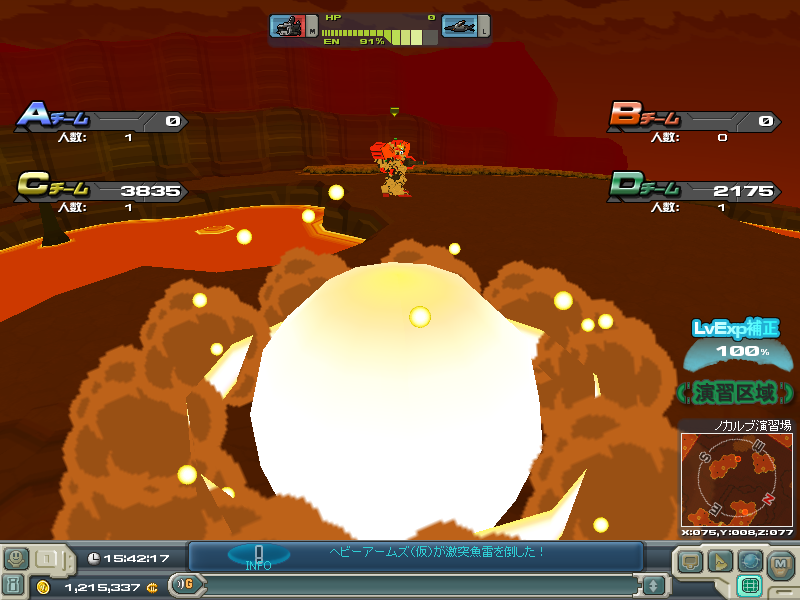
Task: Click the INFO message icon
Action: (258, 556)
